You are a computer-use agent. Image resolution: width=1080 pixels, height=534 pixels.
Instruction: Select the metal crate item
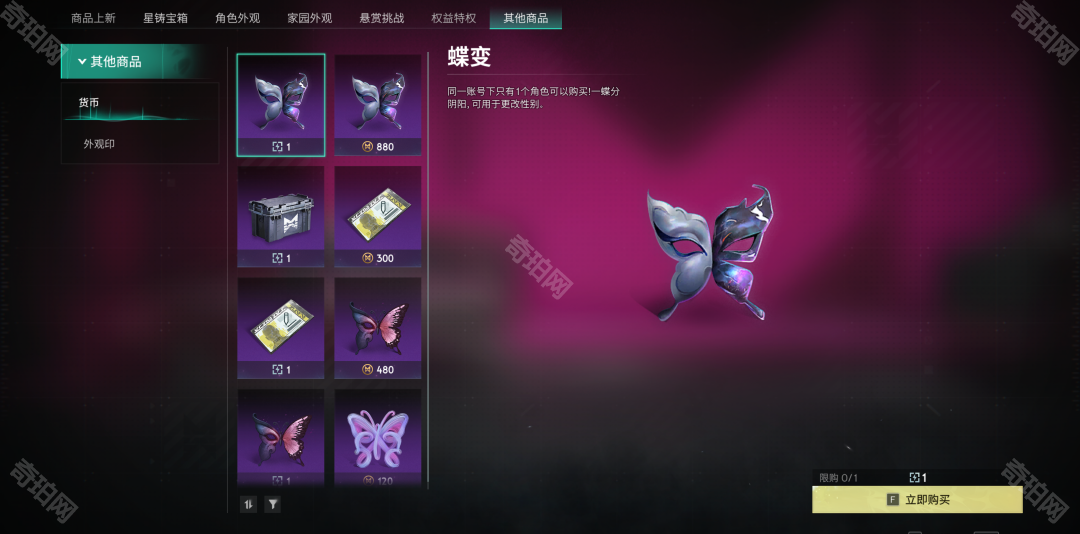[x=281, y=216]
